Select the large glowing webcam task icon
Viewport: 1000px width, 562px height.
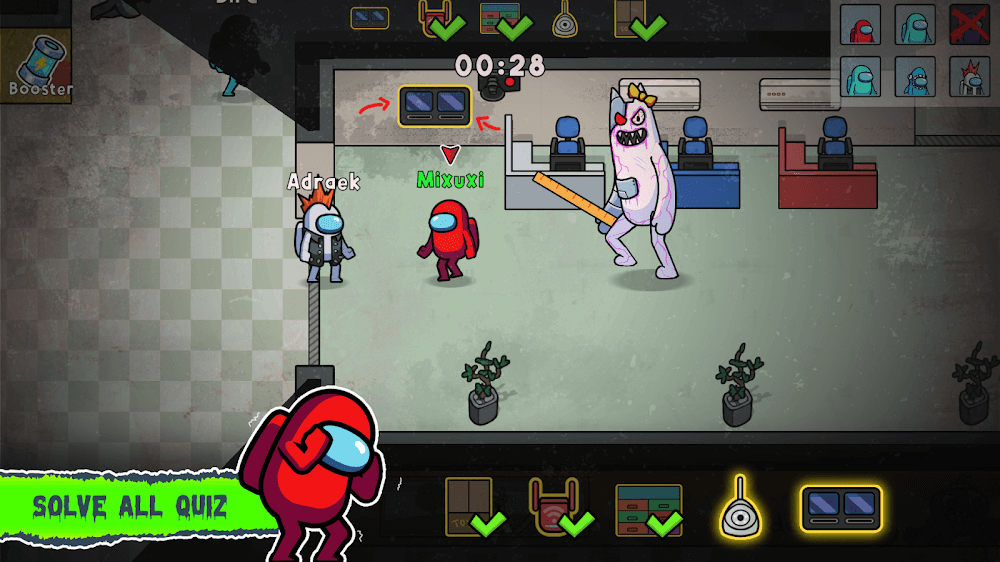(x=741, y=507)
